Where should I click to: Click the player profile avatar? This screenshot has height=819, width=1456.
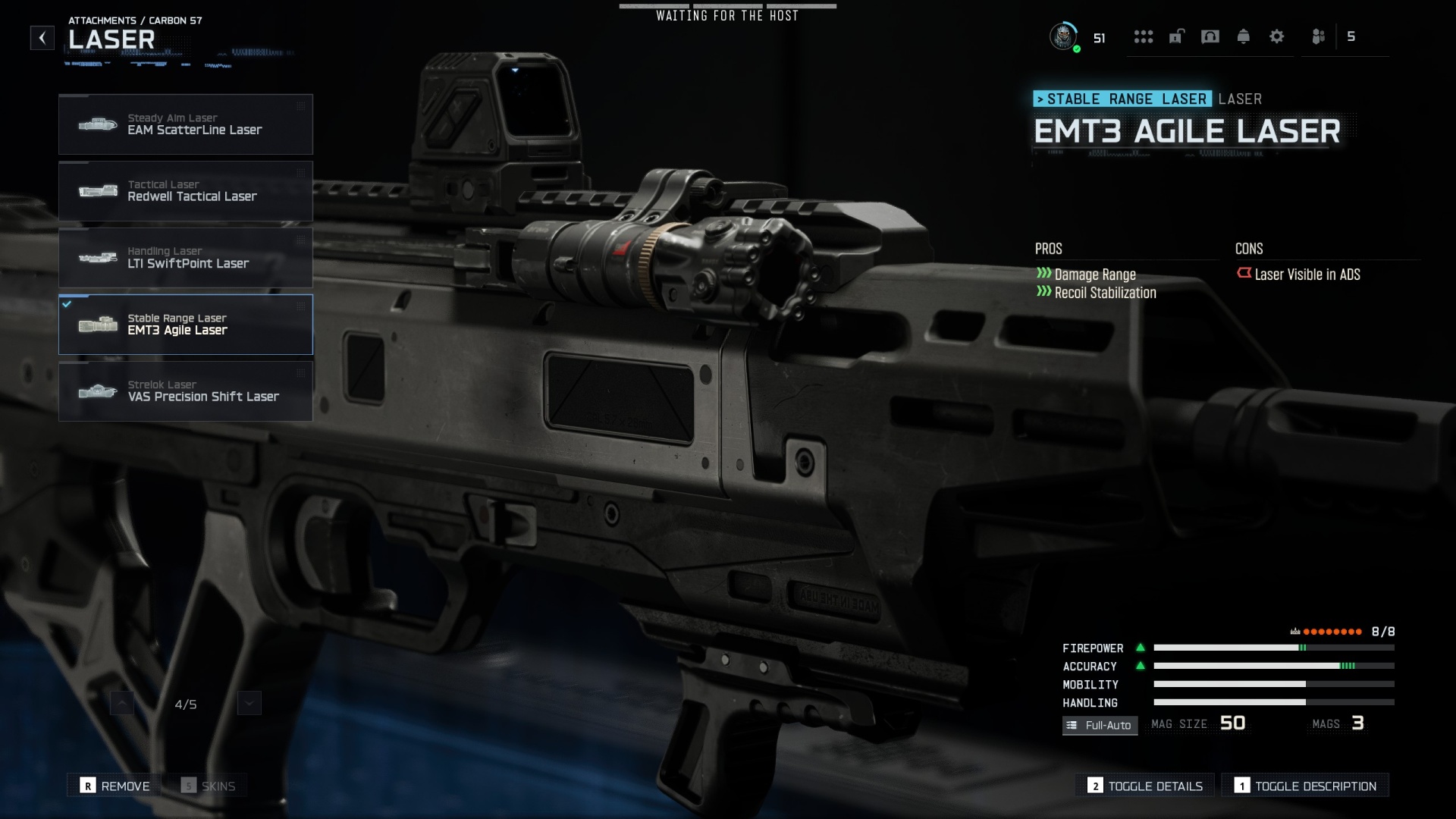[1065, 37]
